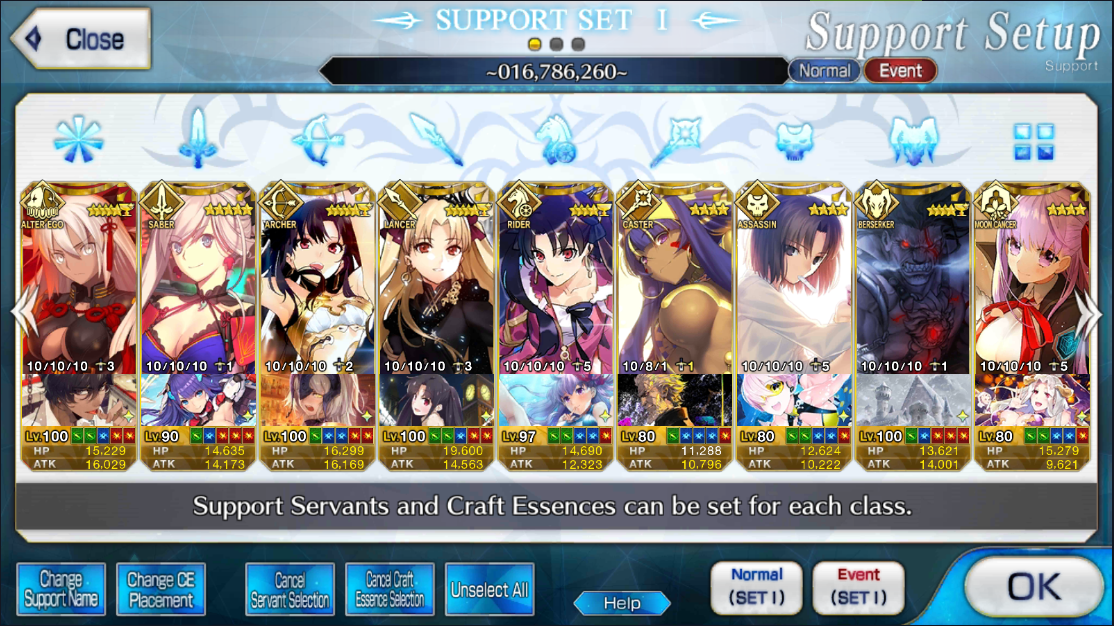This screenshot has height=626, width=1114.
Task: Choose the Normal (Set I) button
Action: (x=756, y=587)
